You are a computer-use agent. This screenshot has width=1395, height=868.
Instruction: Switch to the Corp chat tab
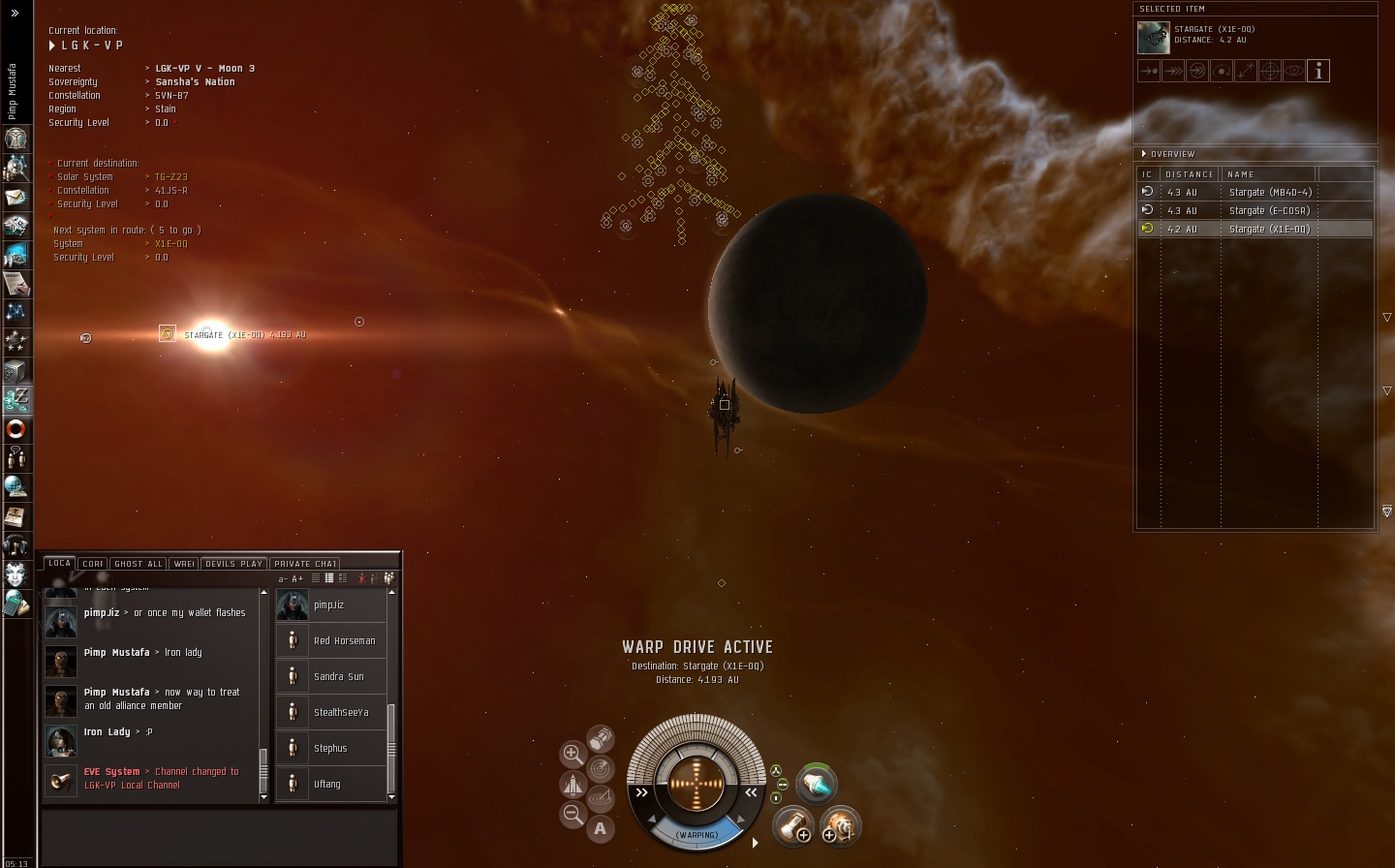tap(93, 564)
